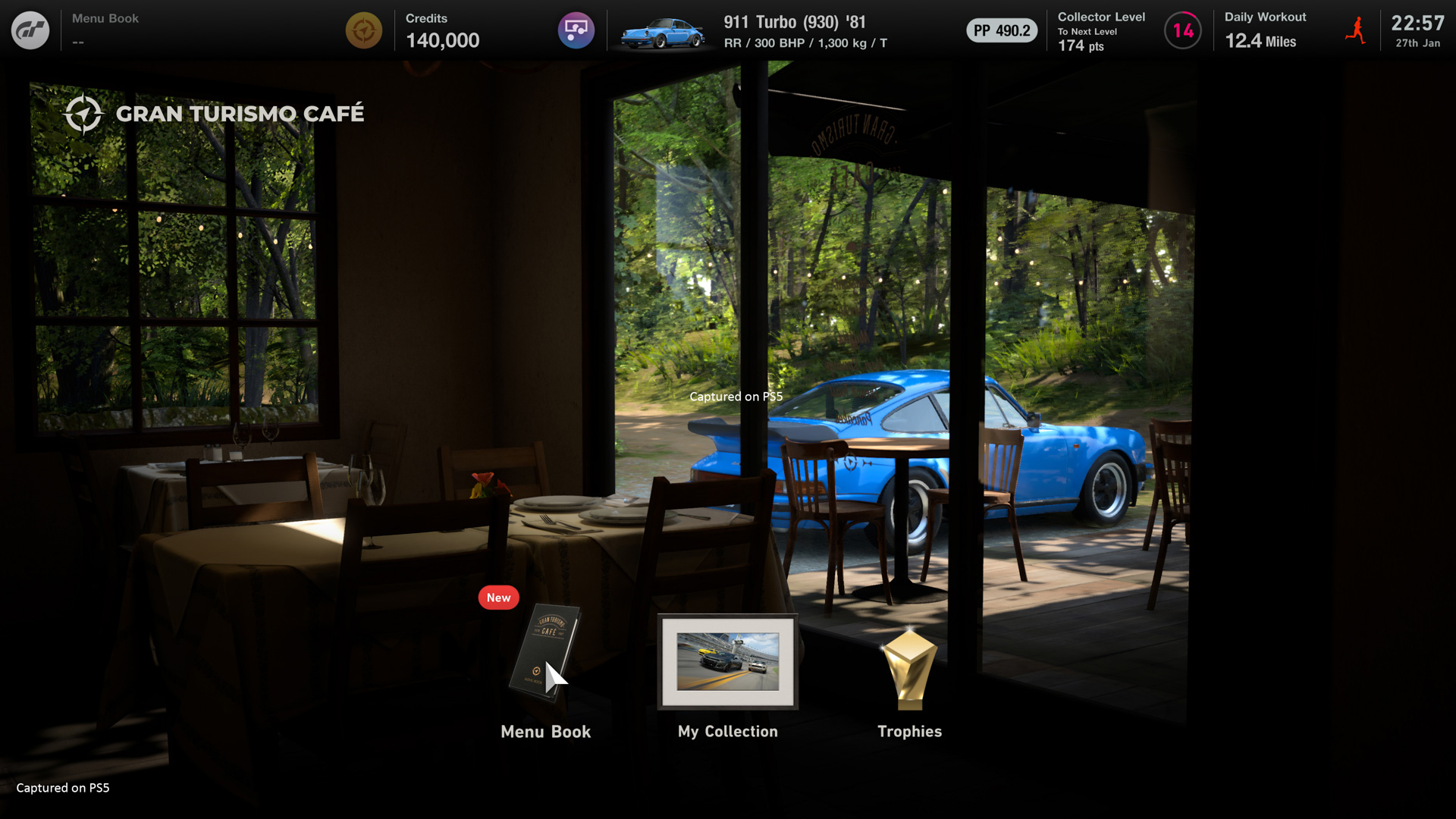Expand the Menu Book section header
Screen dimensions: 1456x819
105,18
